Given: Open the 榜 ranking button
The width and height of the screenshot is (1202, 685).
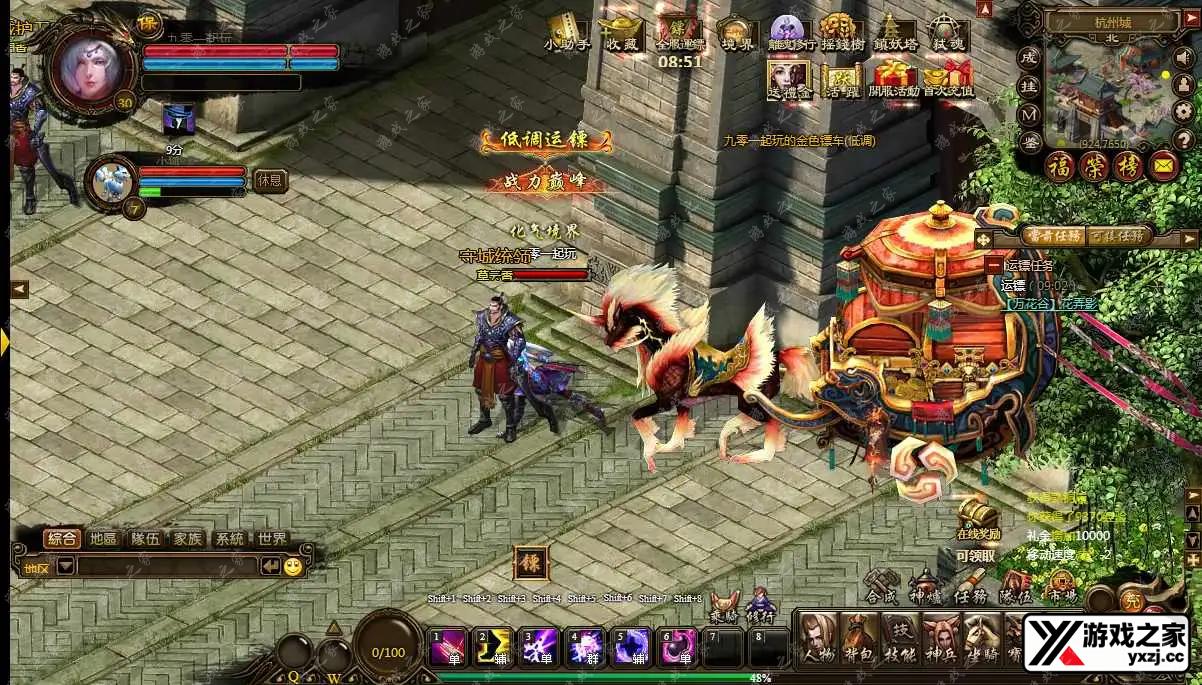Looking at the screenshot, I should tap(1127, 165).
